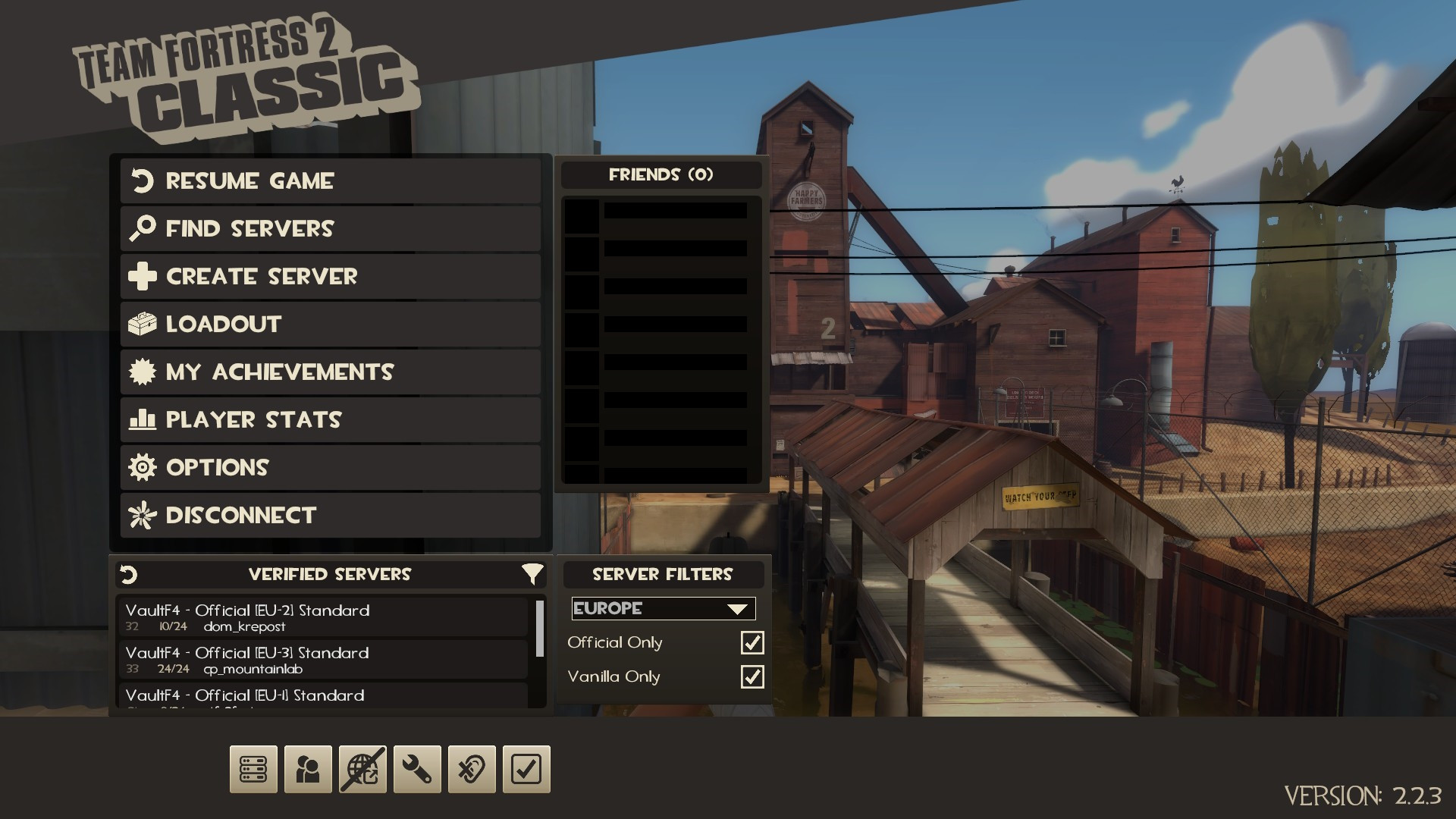Select Options from the main menu
1456x819 pixels.
pos(330,467)
